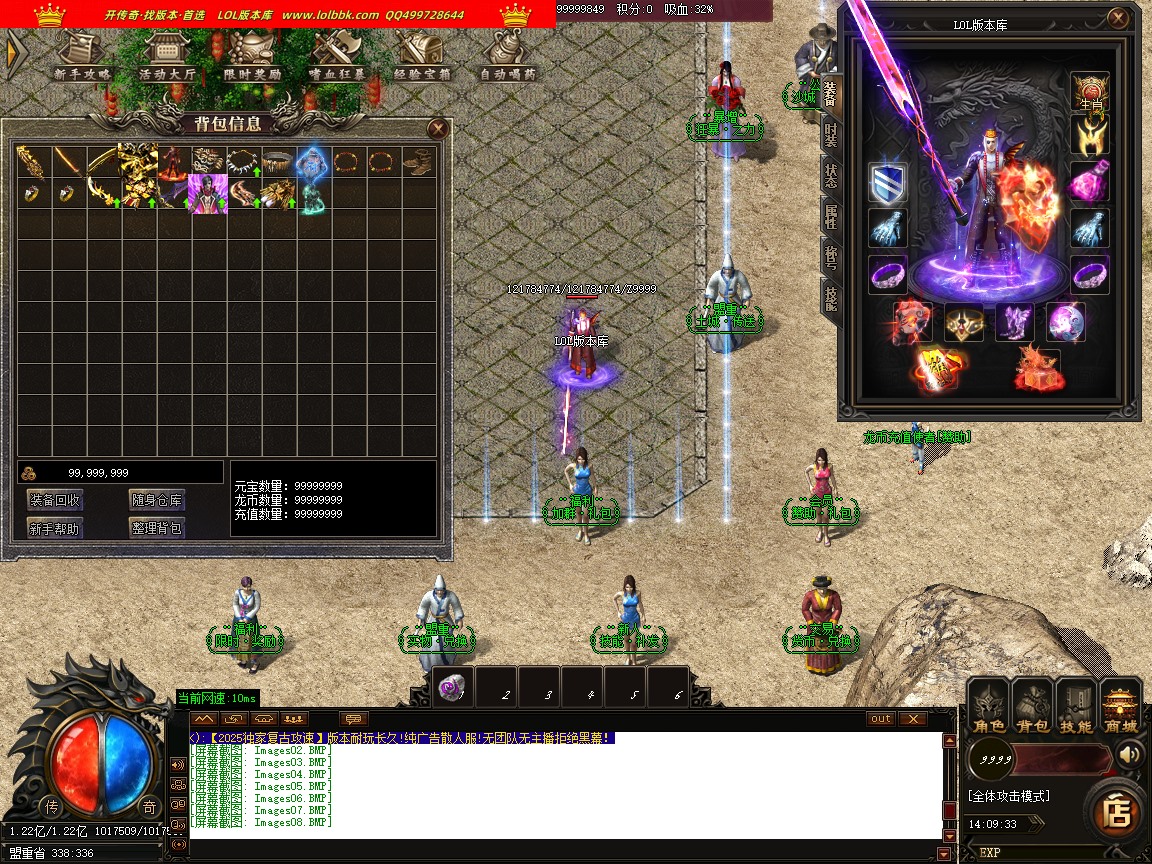Open the 经验宝箱 experience chest menu
Screen dimensions: 1152x864
tap(422, 55)
